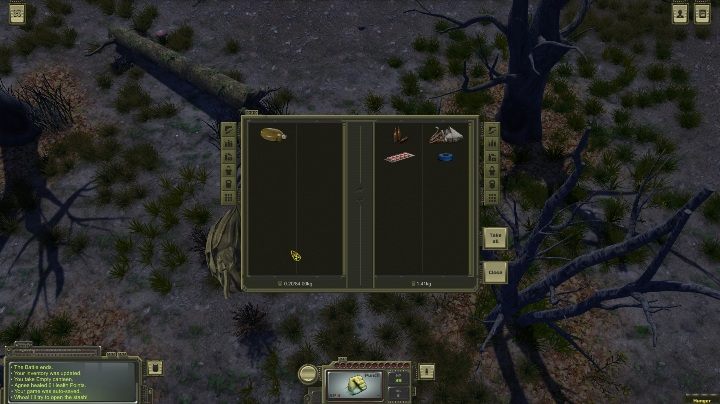Open the character sheet icon in top-right
The height and width of the screenshot is (404, 720).
[680, 12]
